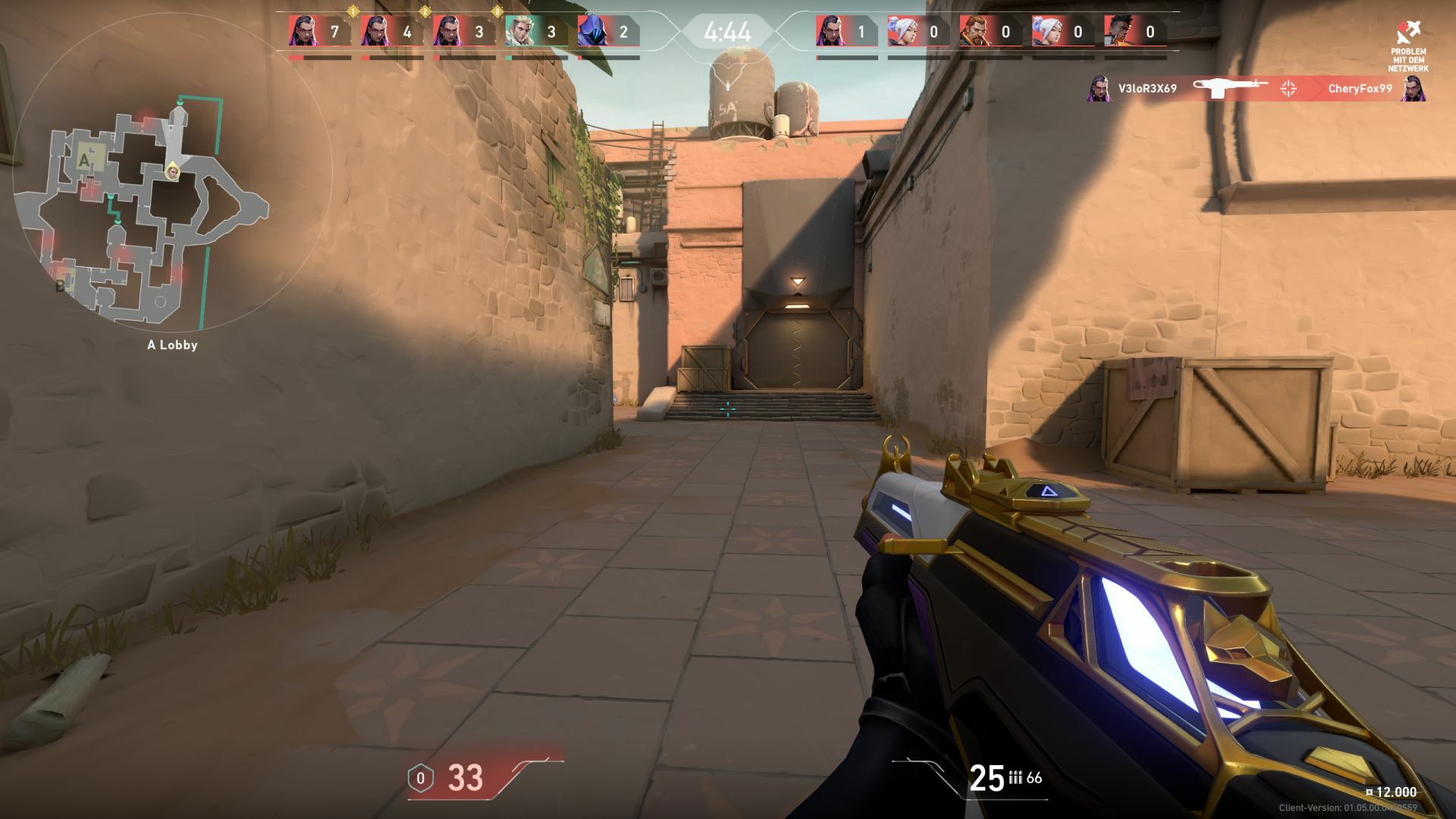Viewport: 1456px width, 819px height.
Task: Click the shield armor icon next to health
Action: coord(422,777)
